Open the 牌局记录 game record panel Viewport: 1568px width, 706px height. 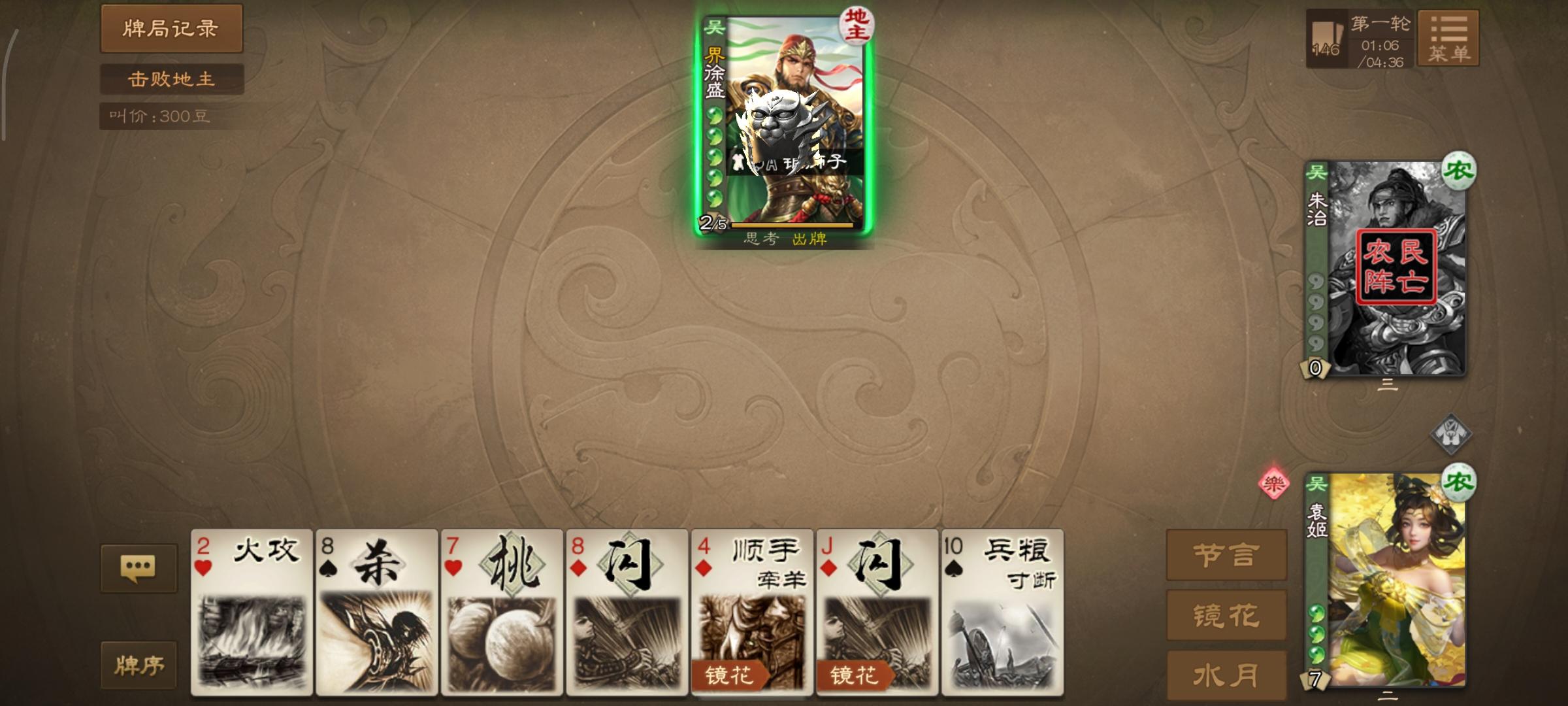pos(171,29)
